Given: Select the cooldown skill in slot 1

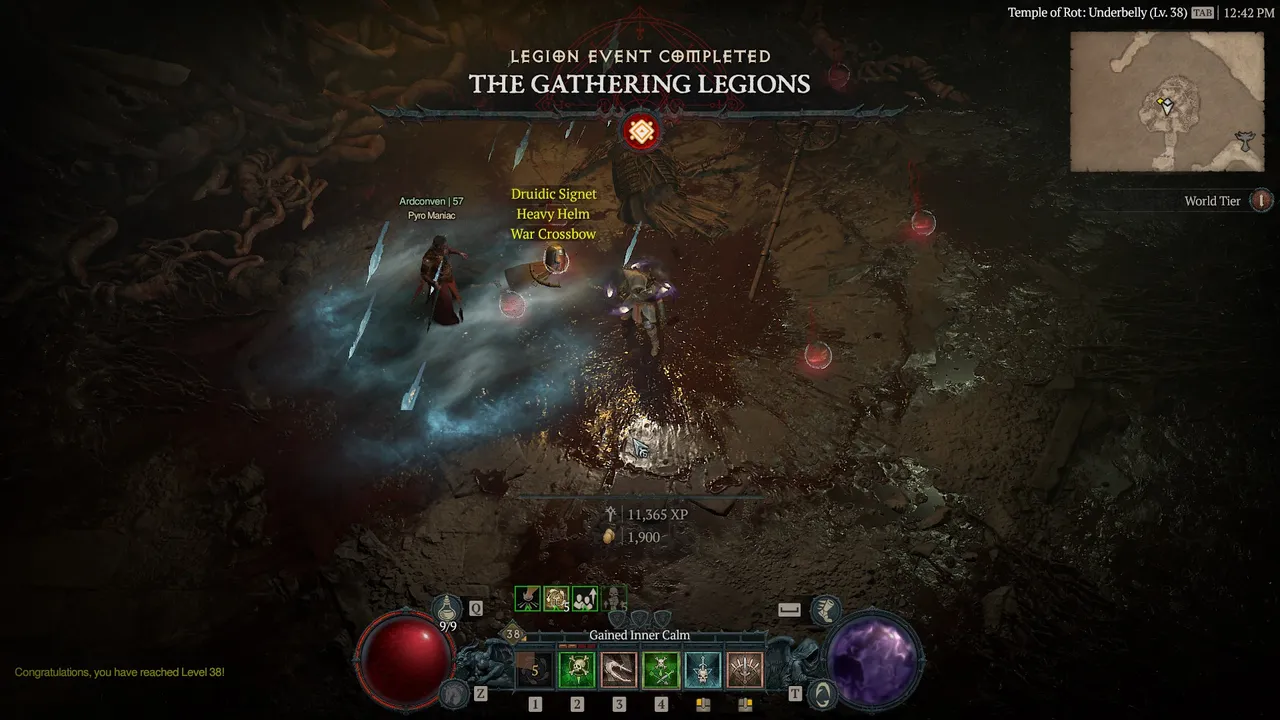Looking at the screenshot, I should click(535, 670).
